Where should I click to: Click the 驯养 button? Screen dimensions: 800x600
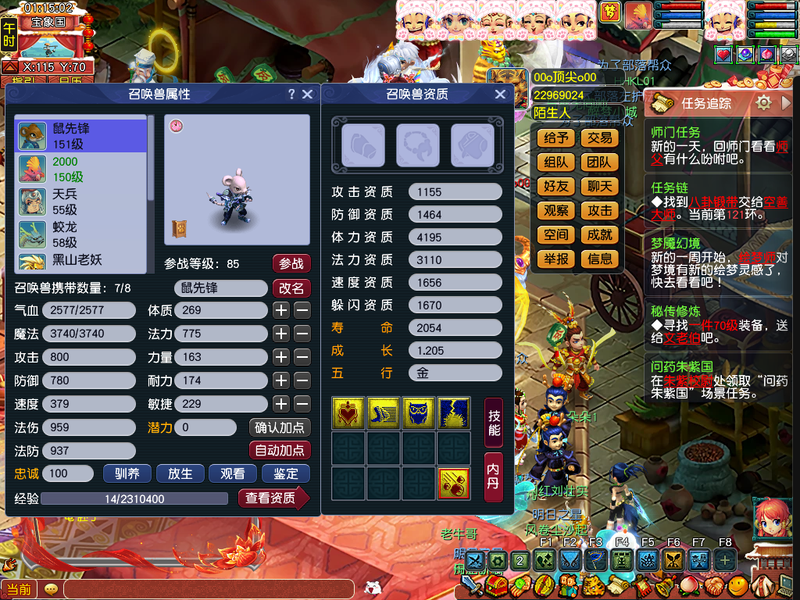(127, 474)
